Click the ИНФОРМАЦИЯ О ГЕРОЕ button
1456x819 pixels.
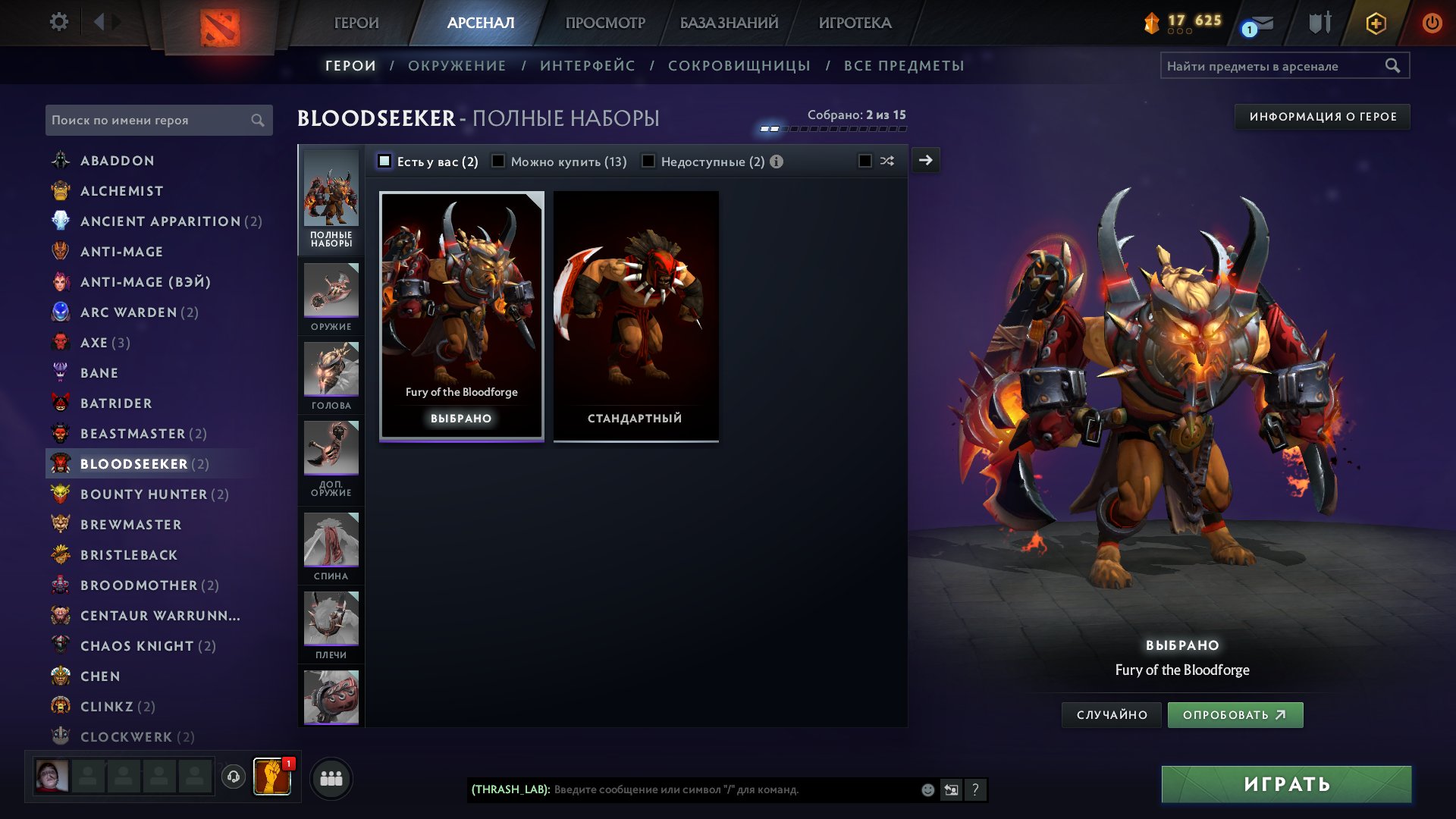click(1323, 117)
